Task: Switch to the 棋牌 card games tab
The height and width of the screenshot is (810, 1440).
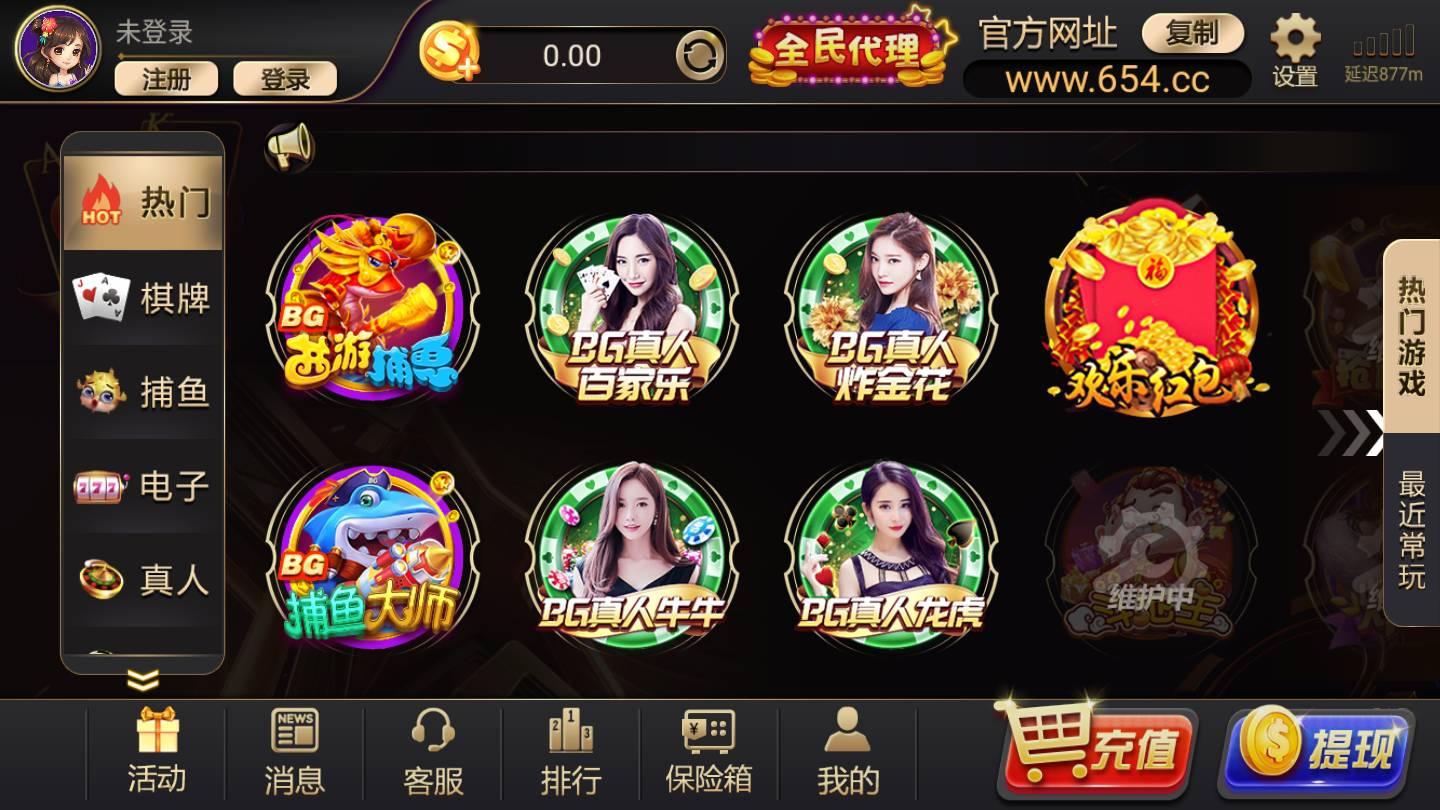Action: (142, 297)
